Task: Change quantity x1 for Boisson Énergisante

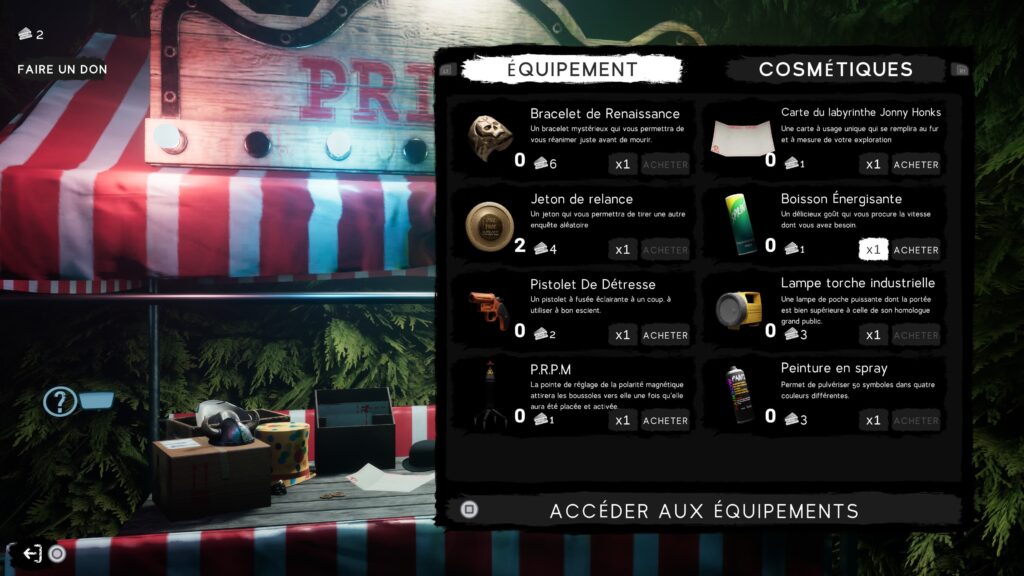Action: (873, 250)
